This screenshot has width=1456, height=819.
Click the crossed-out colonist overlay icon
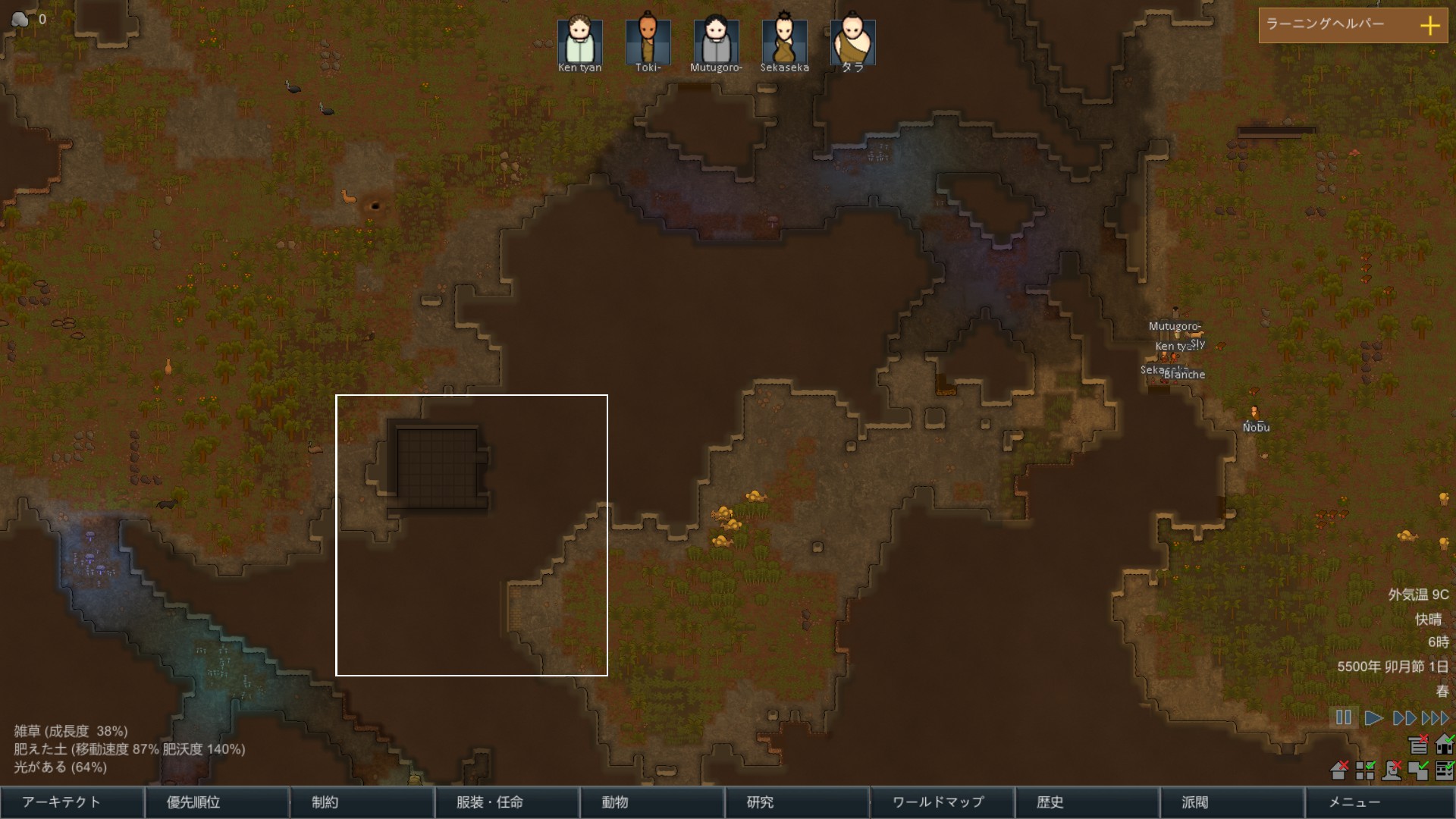pyautogui.click(x=1392, y=771)
